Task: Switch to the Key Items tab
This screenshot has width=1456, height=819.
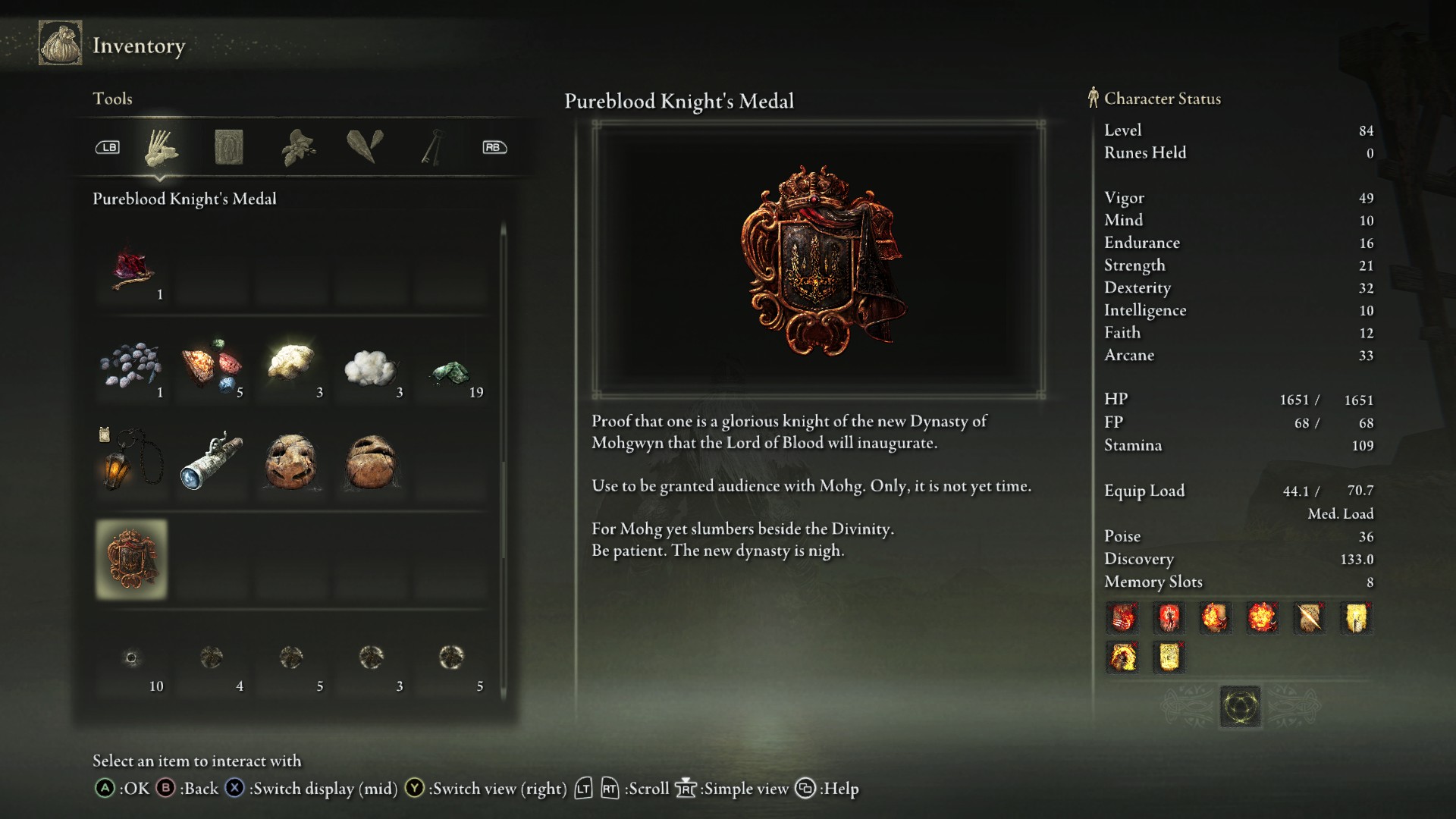Action: (432, 147)
